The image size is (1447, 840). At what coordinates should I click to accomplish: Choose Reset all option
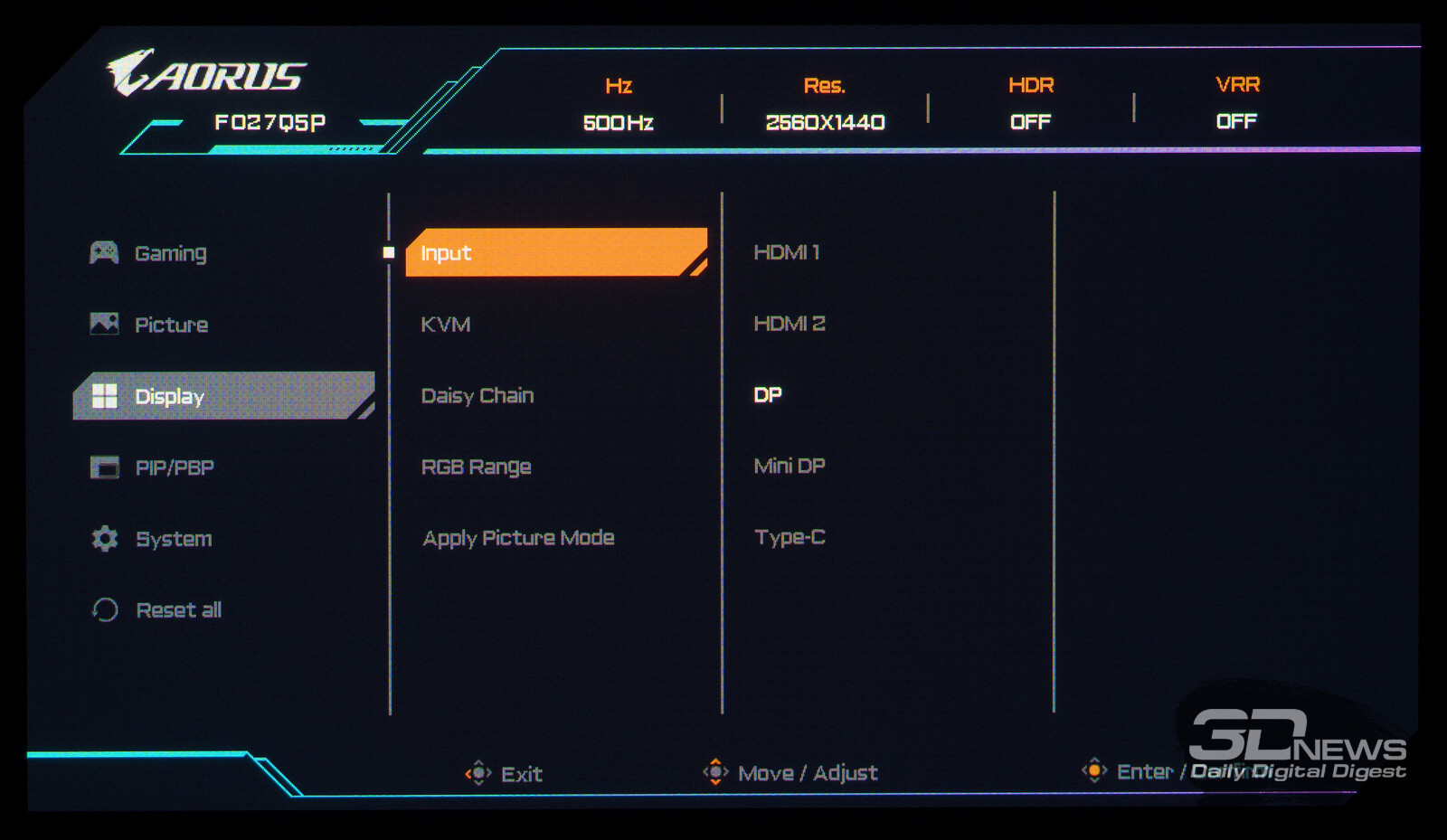[x=178, y=610]
